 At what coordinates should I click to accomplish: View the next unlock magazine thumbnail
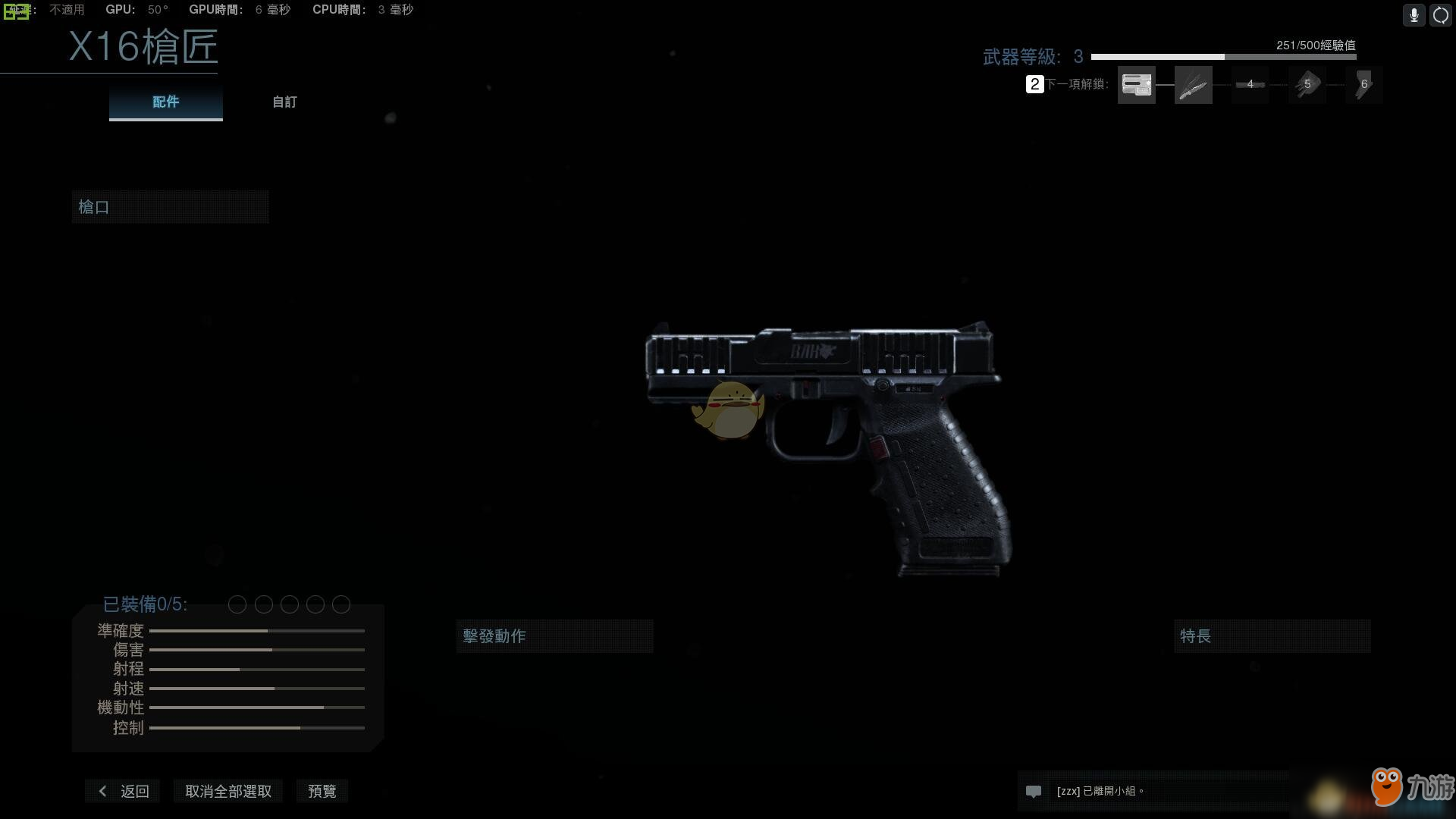point(1136,85)
